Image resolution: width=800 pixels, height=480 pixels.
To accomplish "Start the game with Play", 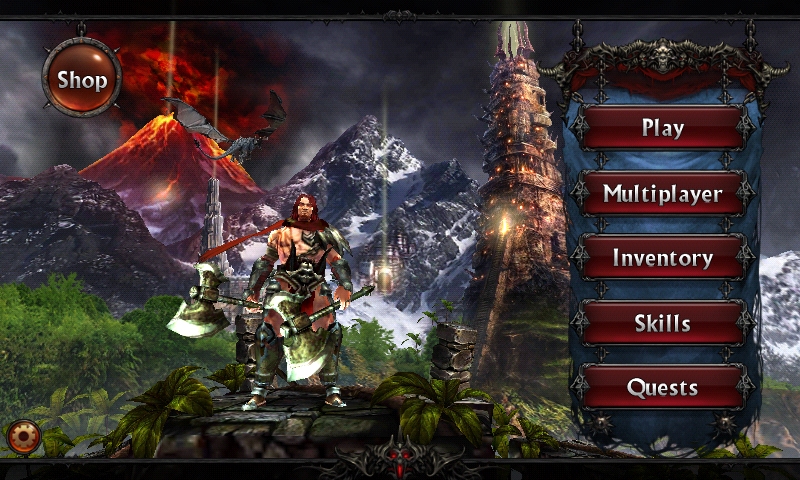I will pyautogui.click(x=663, y=128).
